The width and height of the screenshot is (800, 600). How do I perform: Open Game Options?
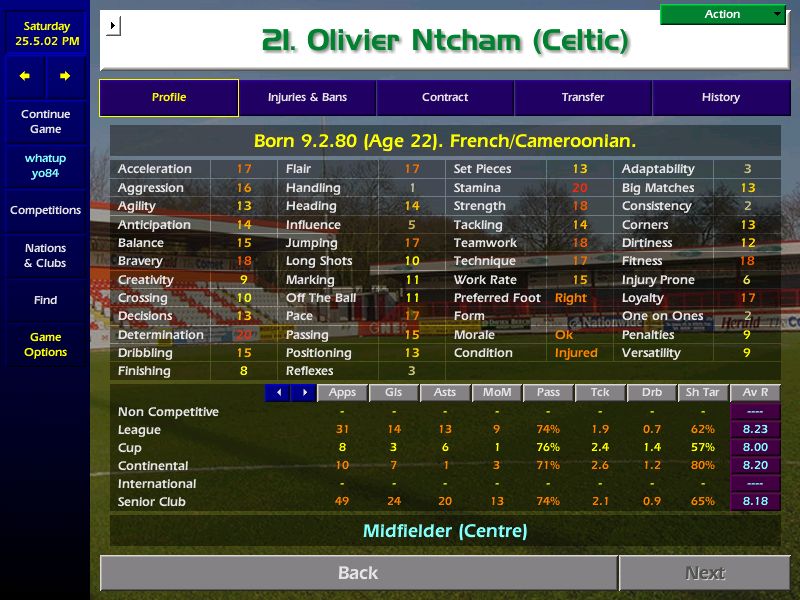(x=45, y=345)
